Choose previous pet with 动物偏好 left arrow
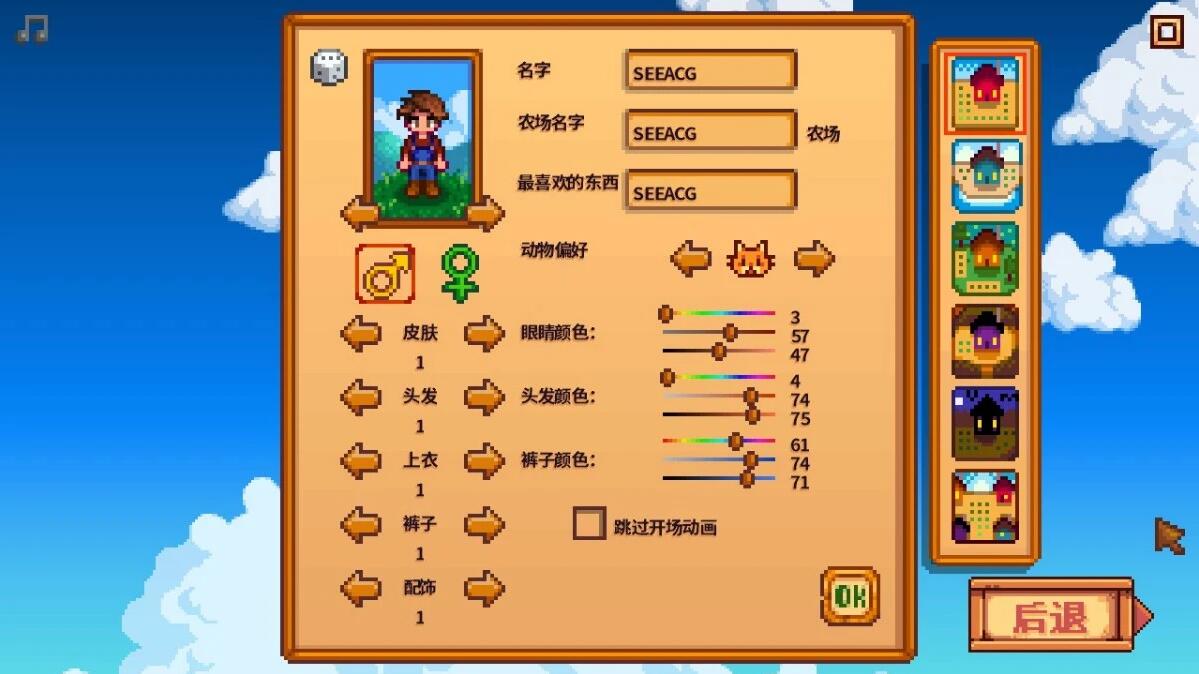1199x674 pixels. coord(690,259)
